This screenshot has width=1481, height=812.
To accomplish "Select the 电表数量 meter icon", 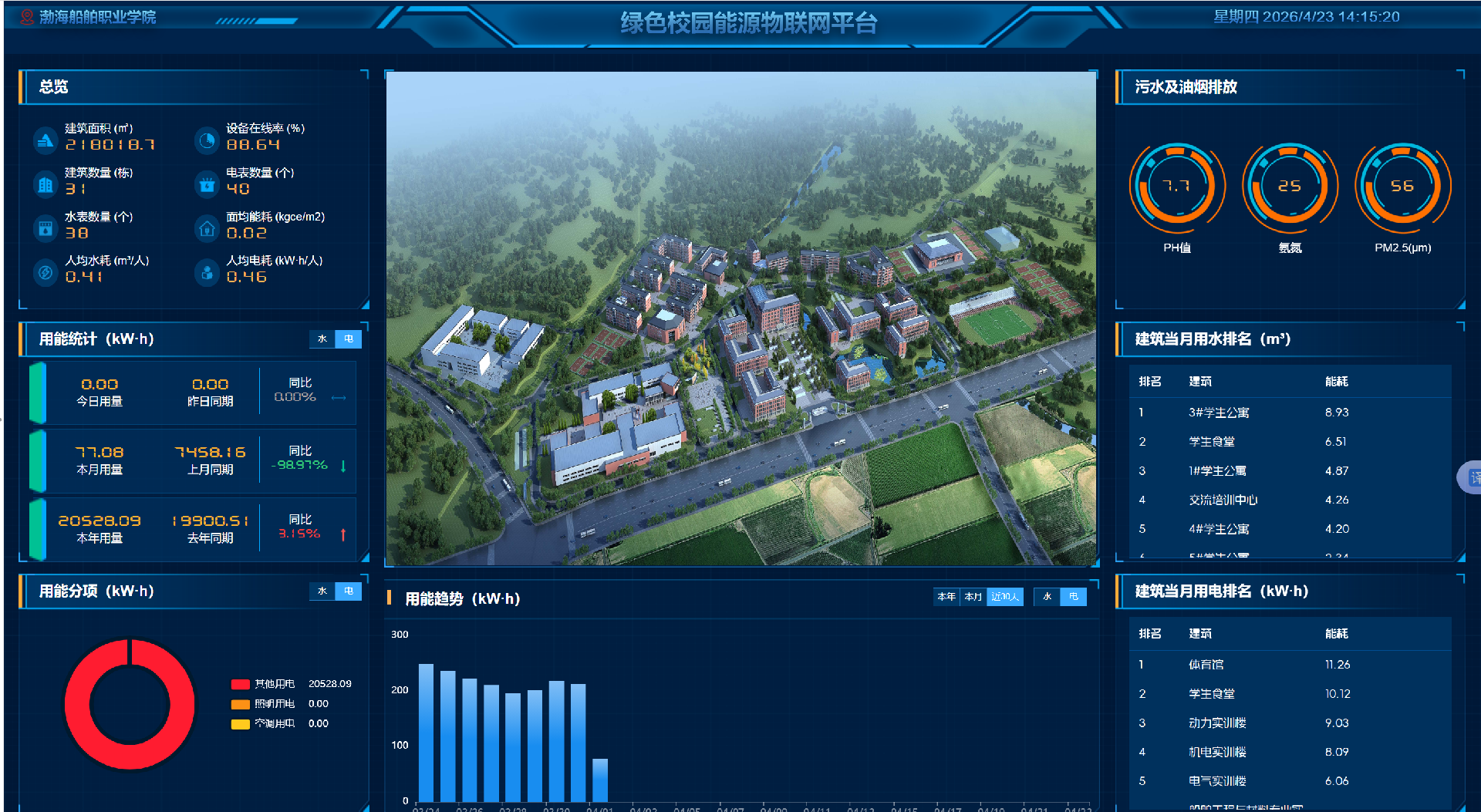I will point(206,184).
